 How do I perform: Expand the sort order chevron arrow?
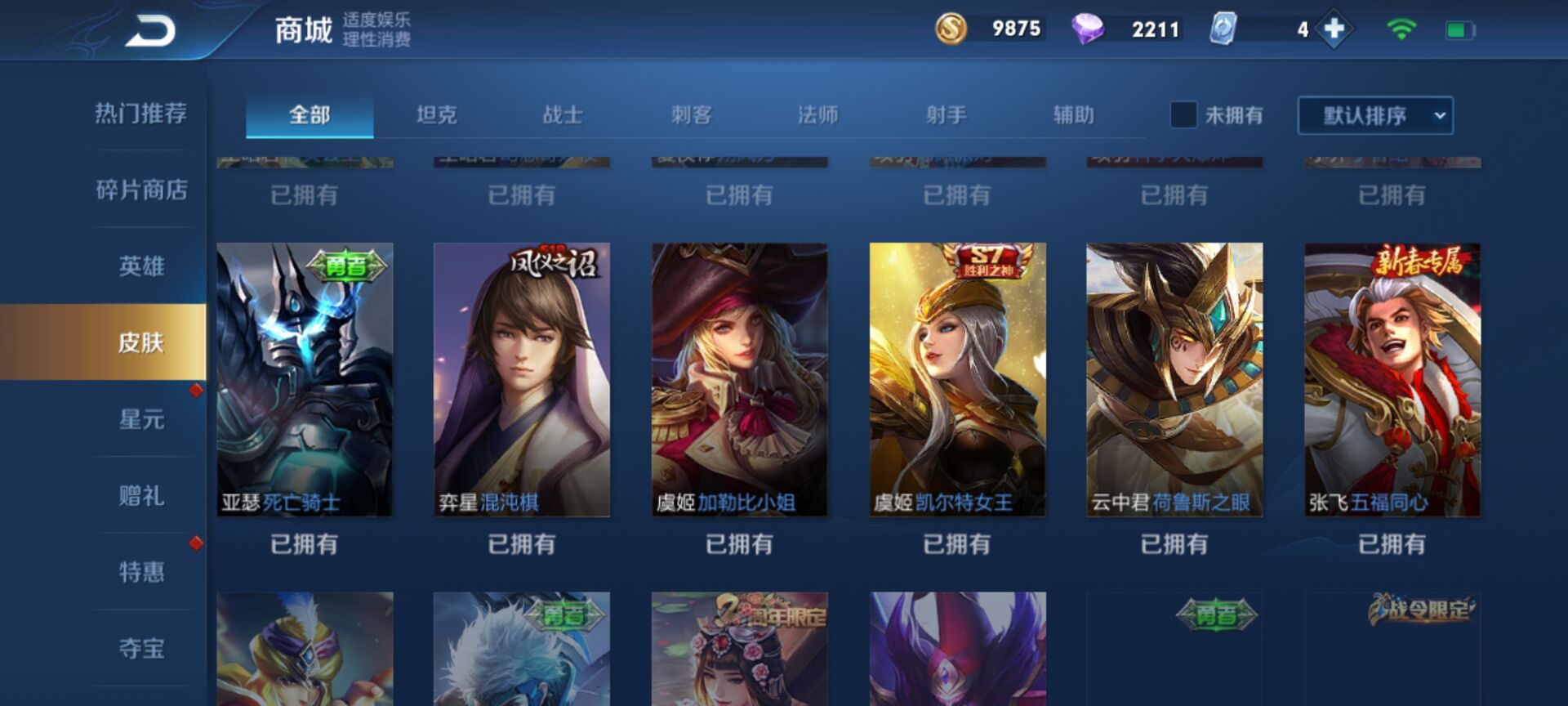tap(1440, 116)
